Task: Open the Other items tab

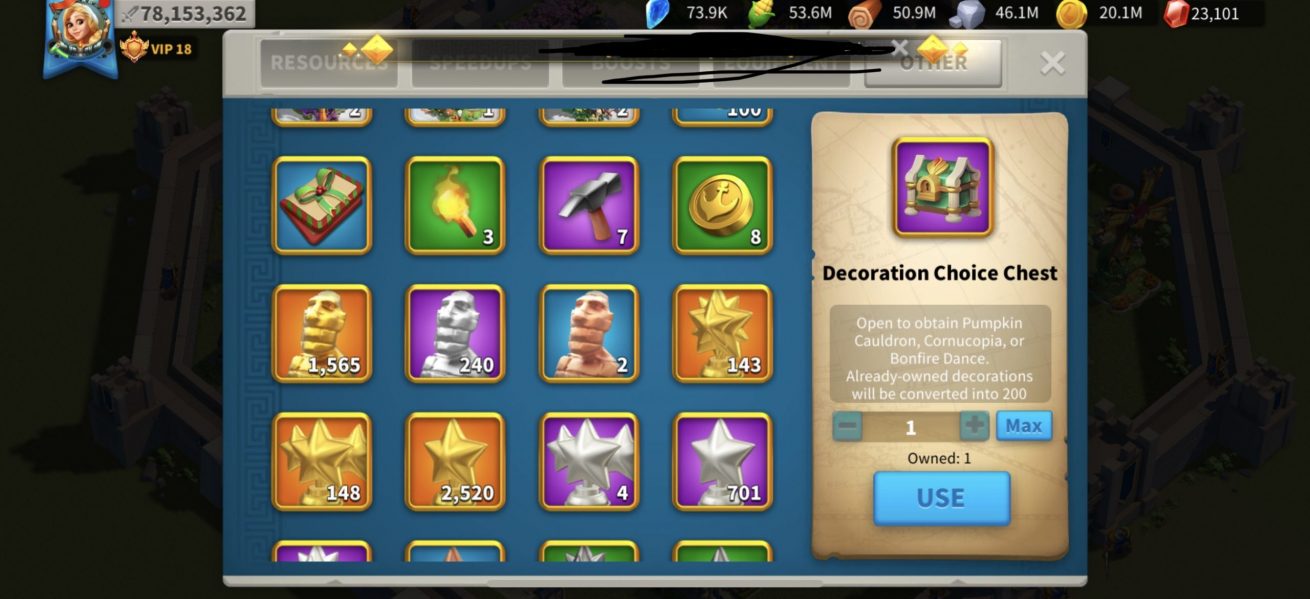Action: [x=932, y=63]
